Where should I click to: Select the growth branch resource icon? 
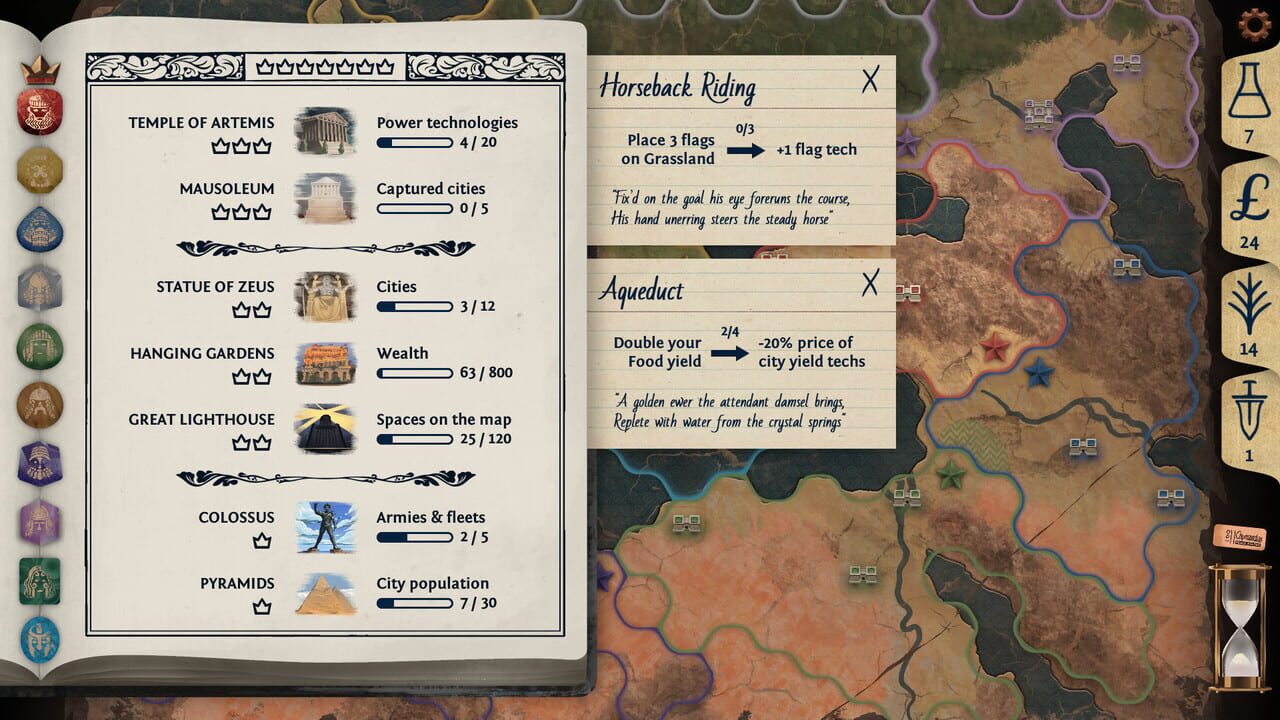(1252, 305)
